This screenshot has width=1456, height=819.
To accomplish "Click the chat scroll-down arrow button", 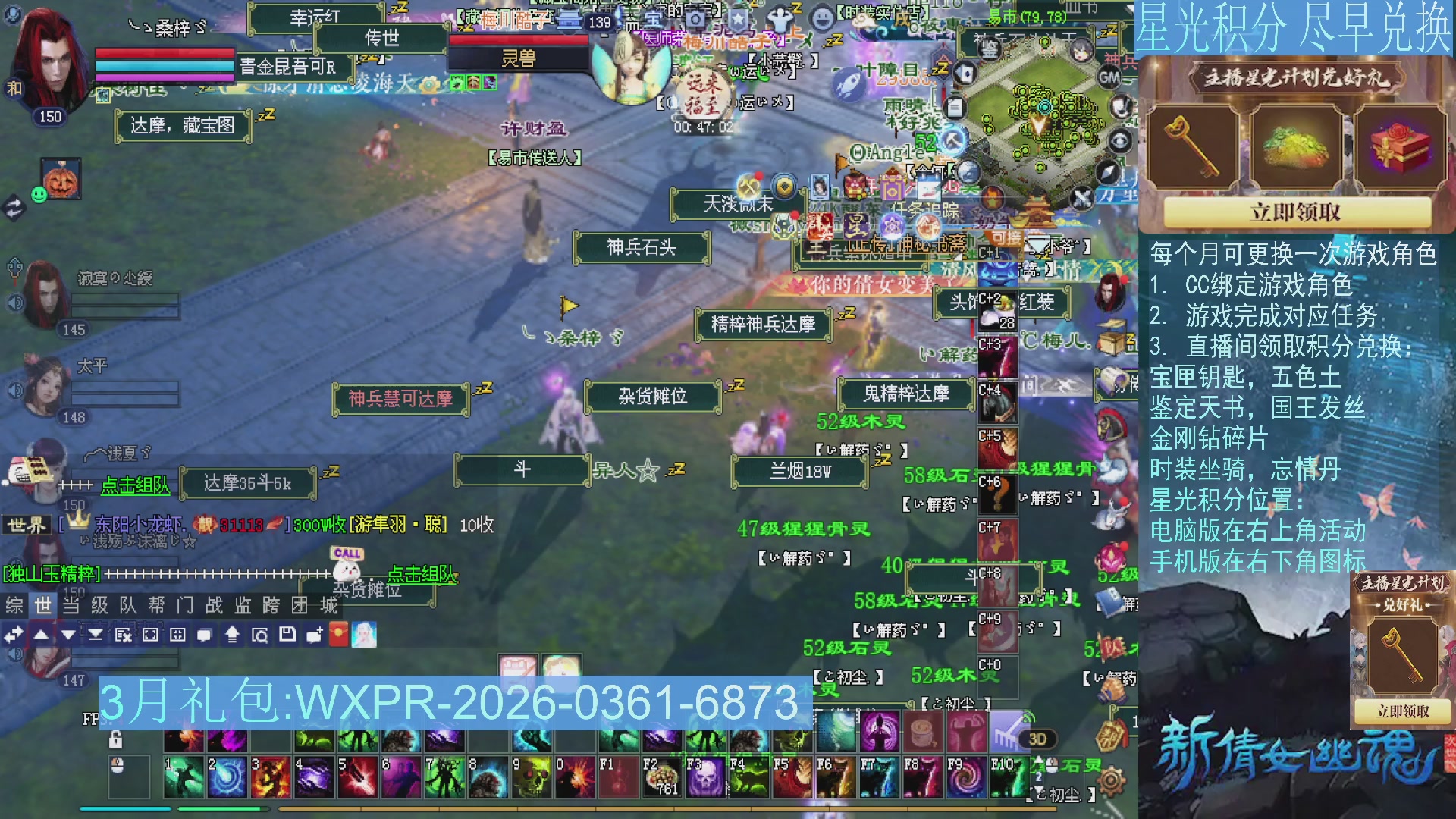I will 68,635.
